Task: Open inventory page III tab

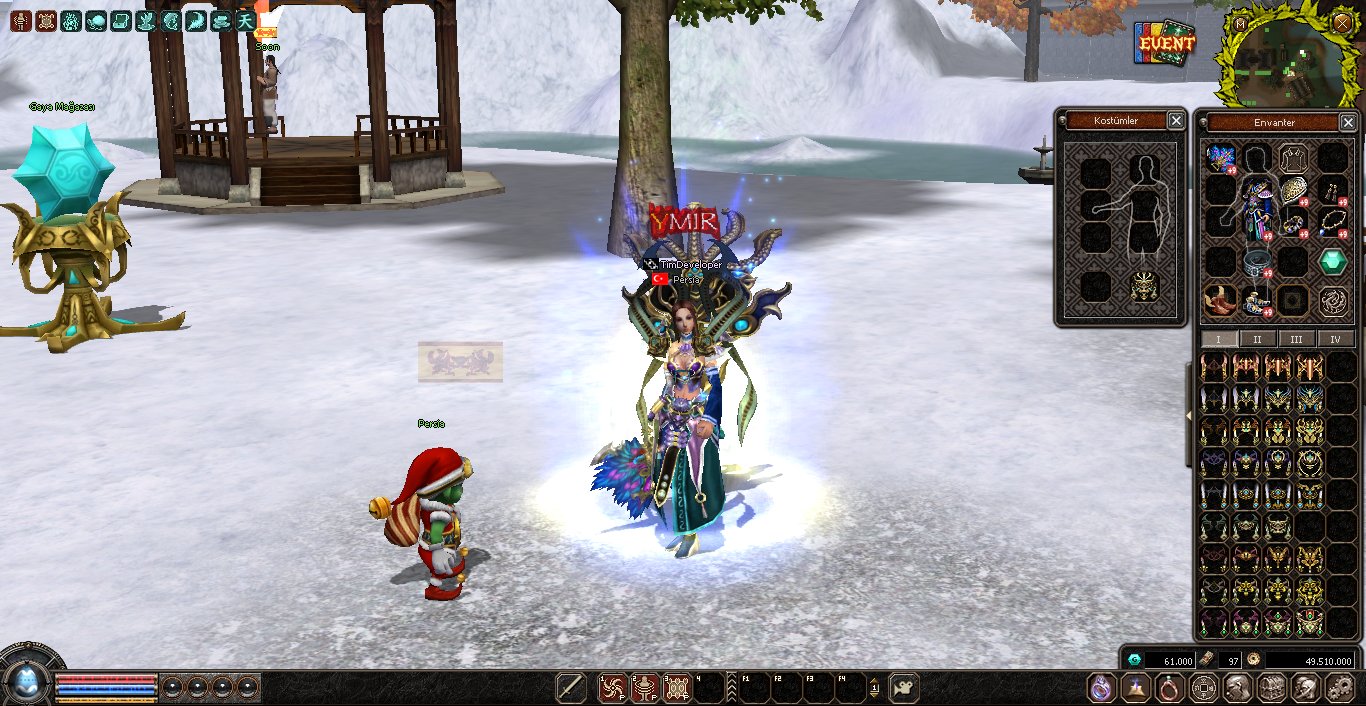Action: (1296, 339)
